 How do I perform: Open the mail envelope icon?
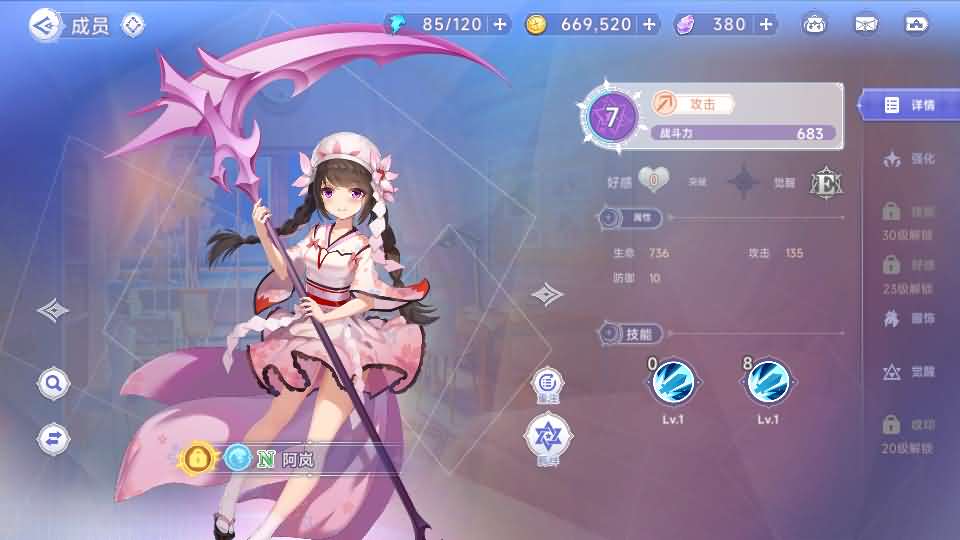coord(866,24)
